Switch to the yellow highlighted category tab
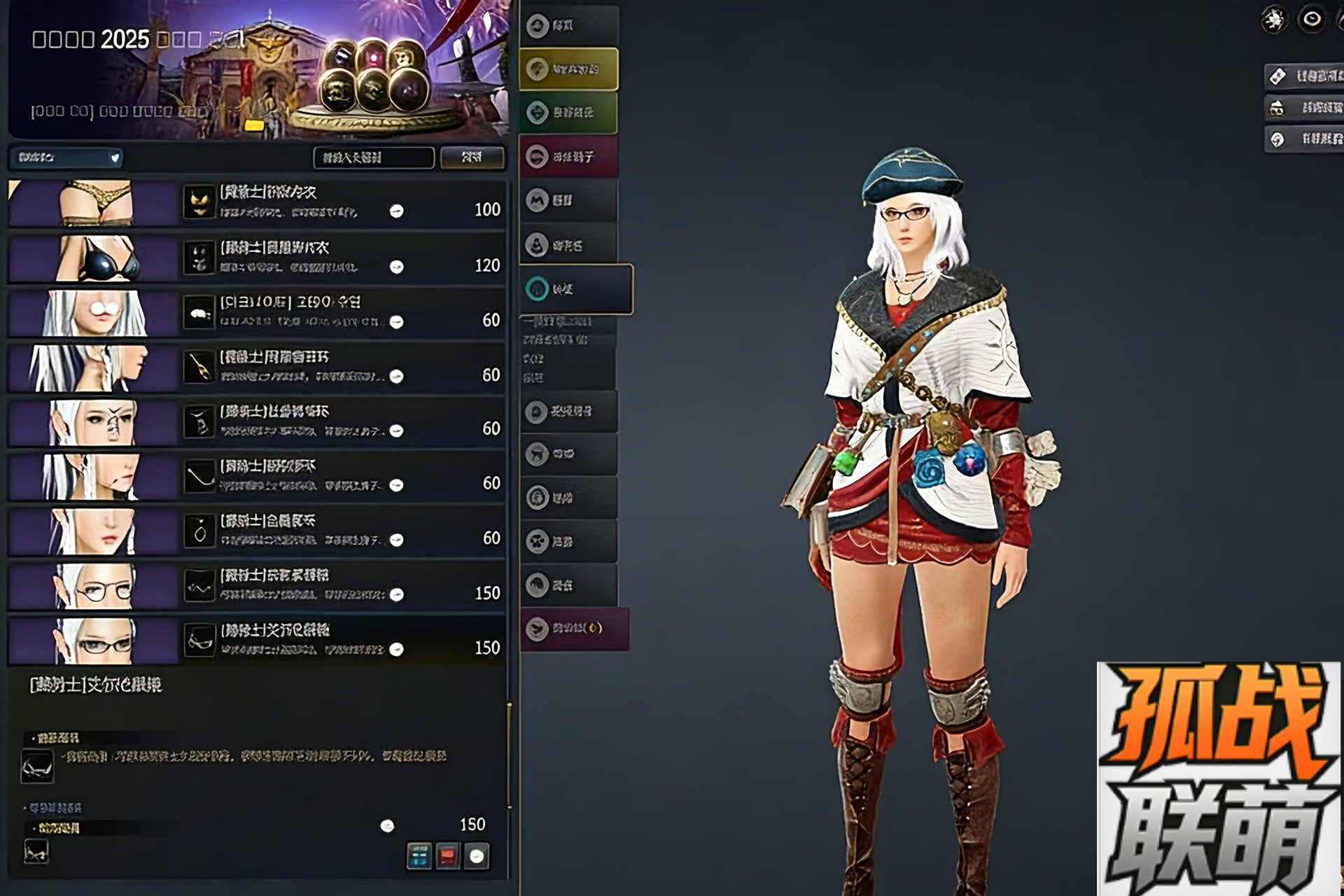The width and height of the screenshot is (1344, 896). tap(568, 69)
